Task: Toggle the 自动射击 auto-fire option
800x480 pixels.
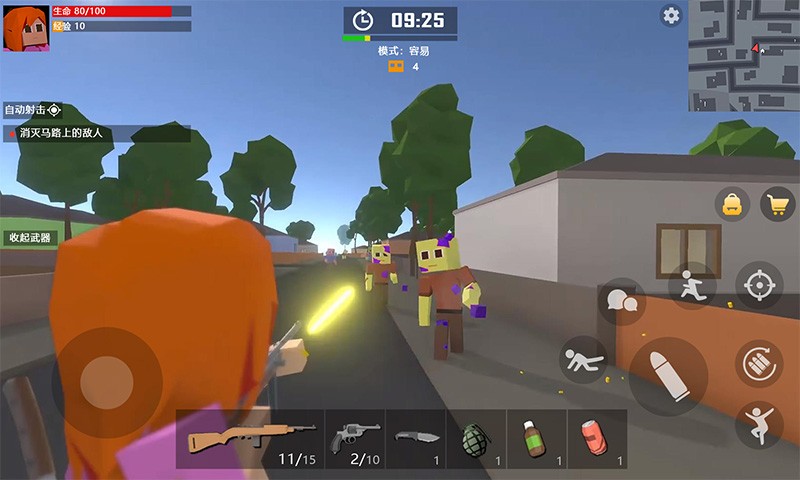Action: (33, 110)
